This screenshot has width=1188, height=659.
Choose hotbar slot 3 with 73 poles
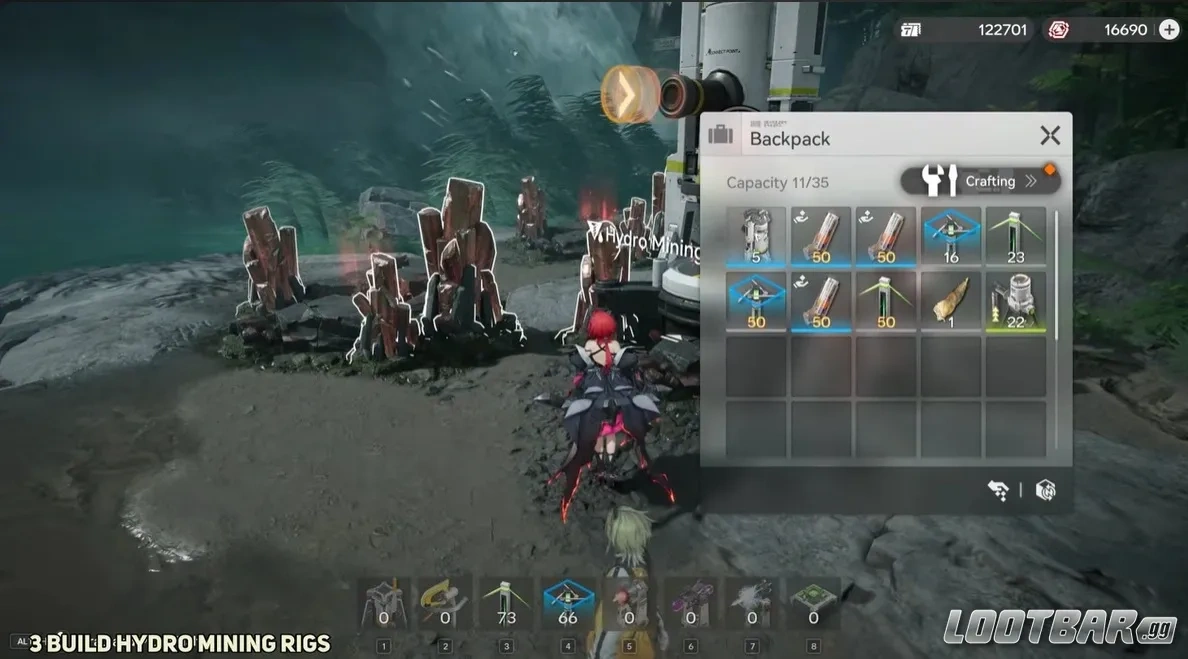click(x=506, y=603)
